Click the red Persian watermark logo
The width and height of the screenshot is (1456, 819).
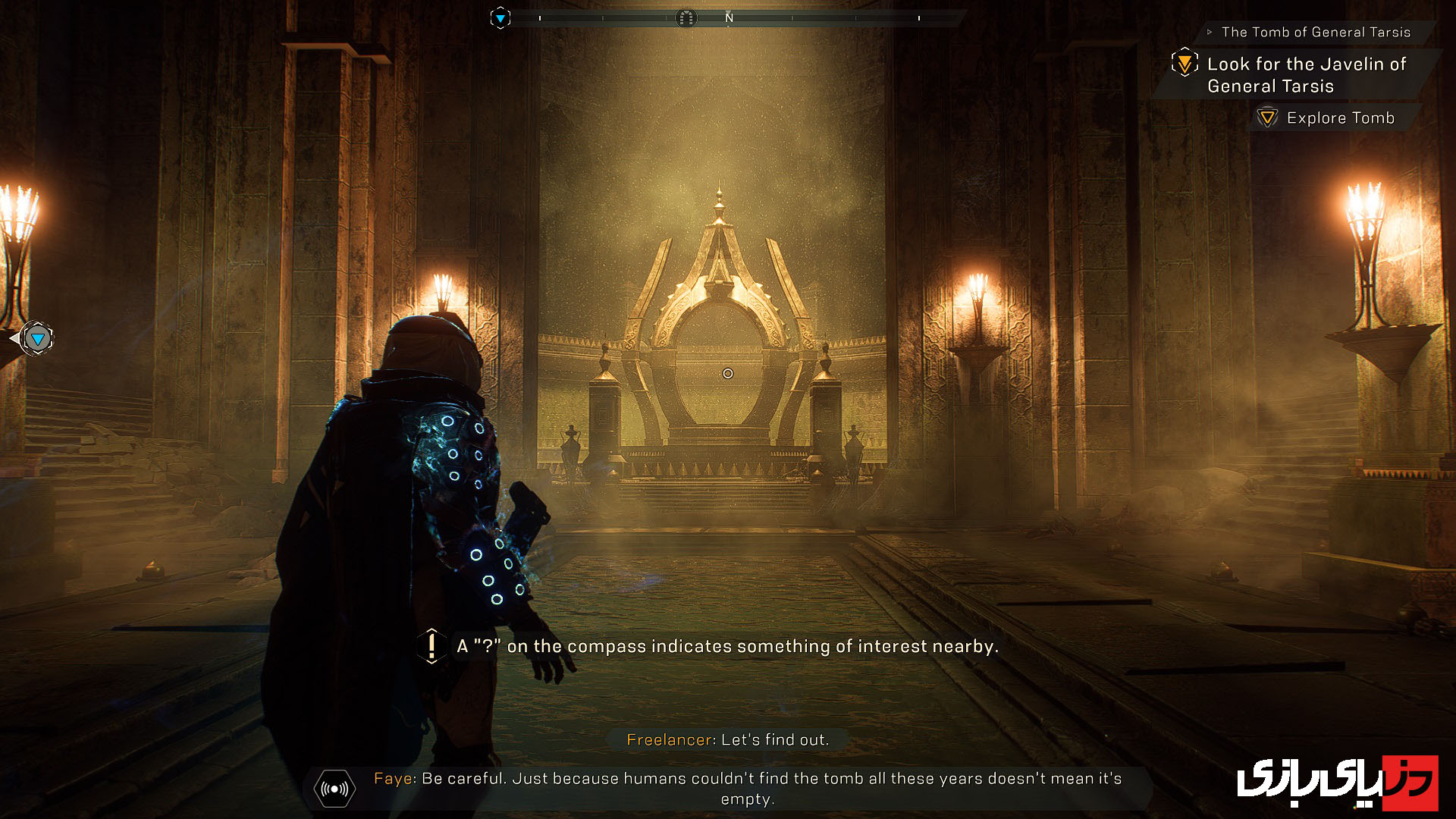(1338, 781)
